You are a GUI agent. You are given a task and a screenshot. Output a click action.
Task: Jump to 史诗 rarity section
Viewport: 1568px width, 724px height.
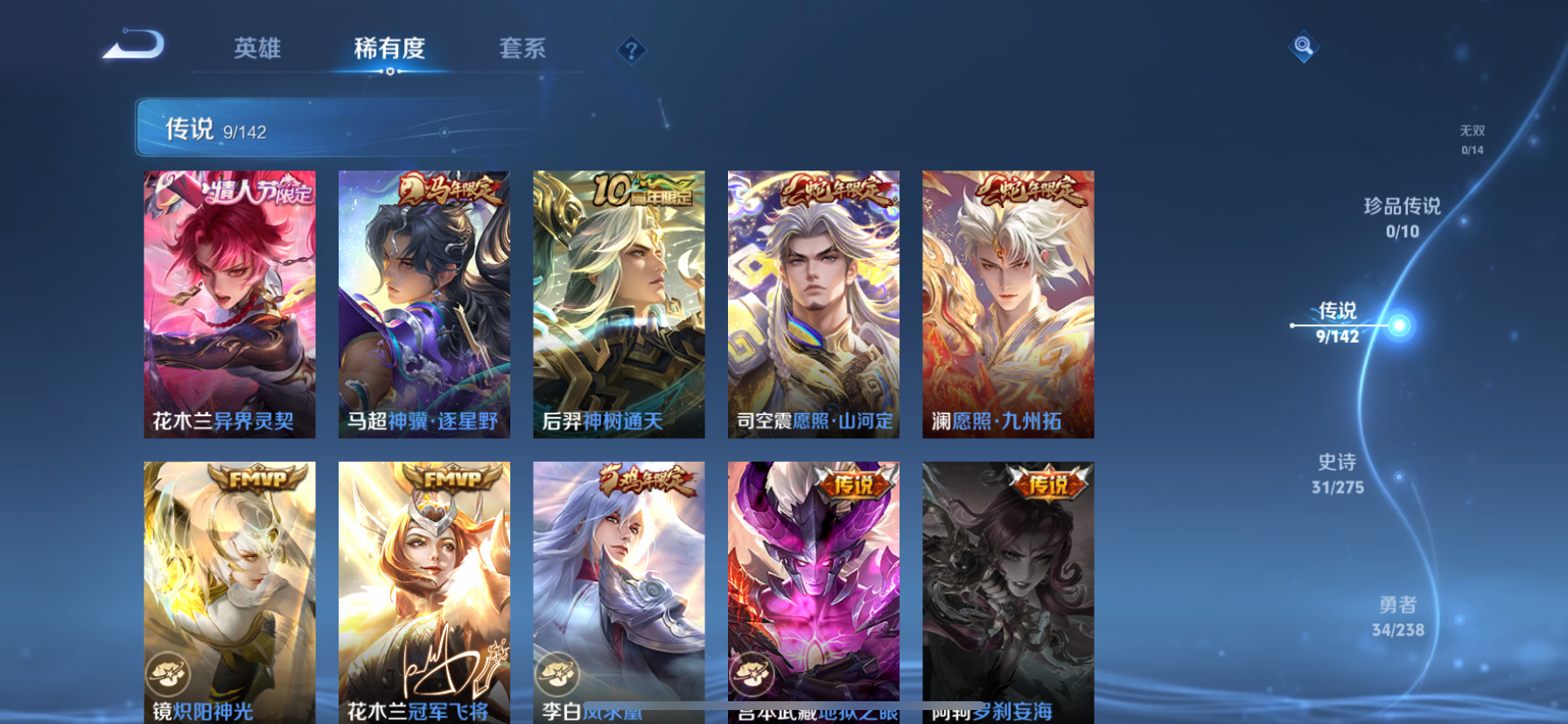[1337, 473]
